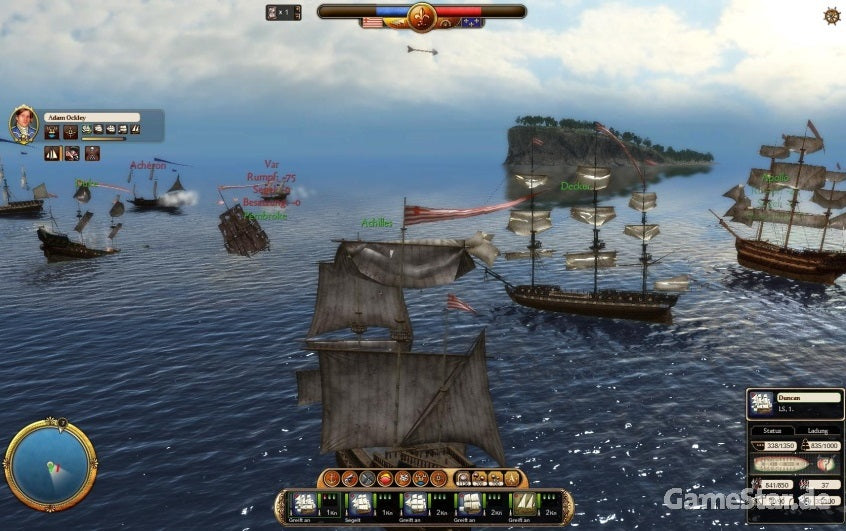Activate the cannon fire command icon

(x=350, y=479)
